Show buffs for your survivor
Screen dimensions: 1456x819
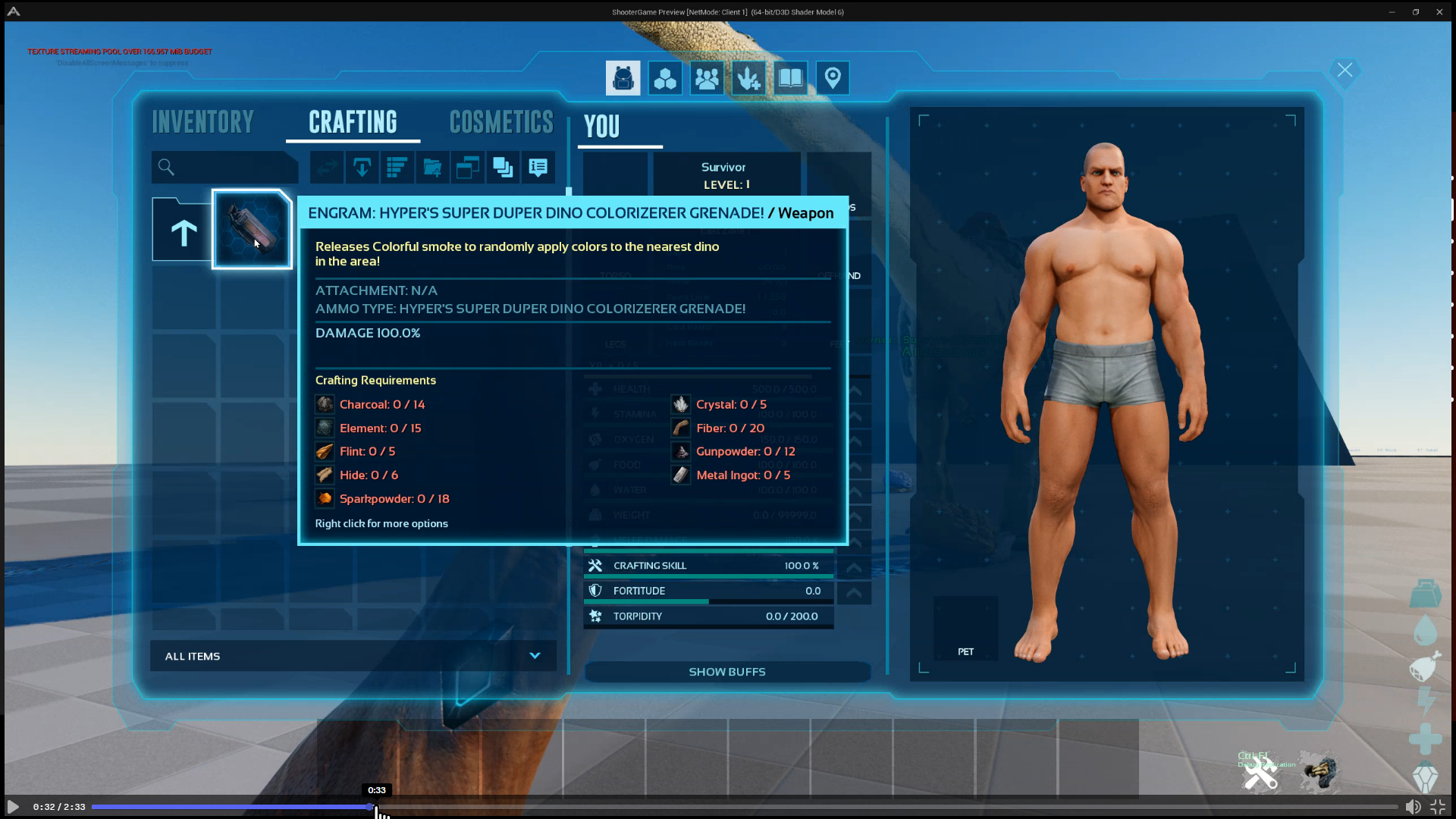pos(726,672)
